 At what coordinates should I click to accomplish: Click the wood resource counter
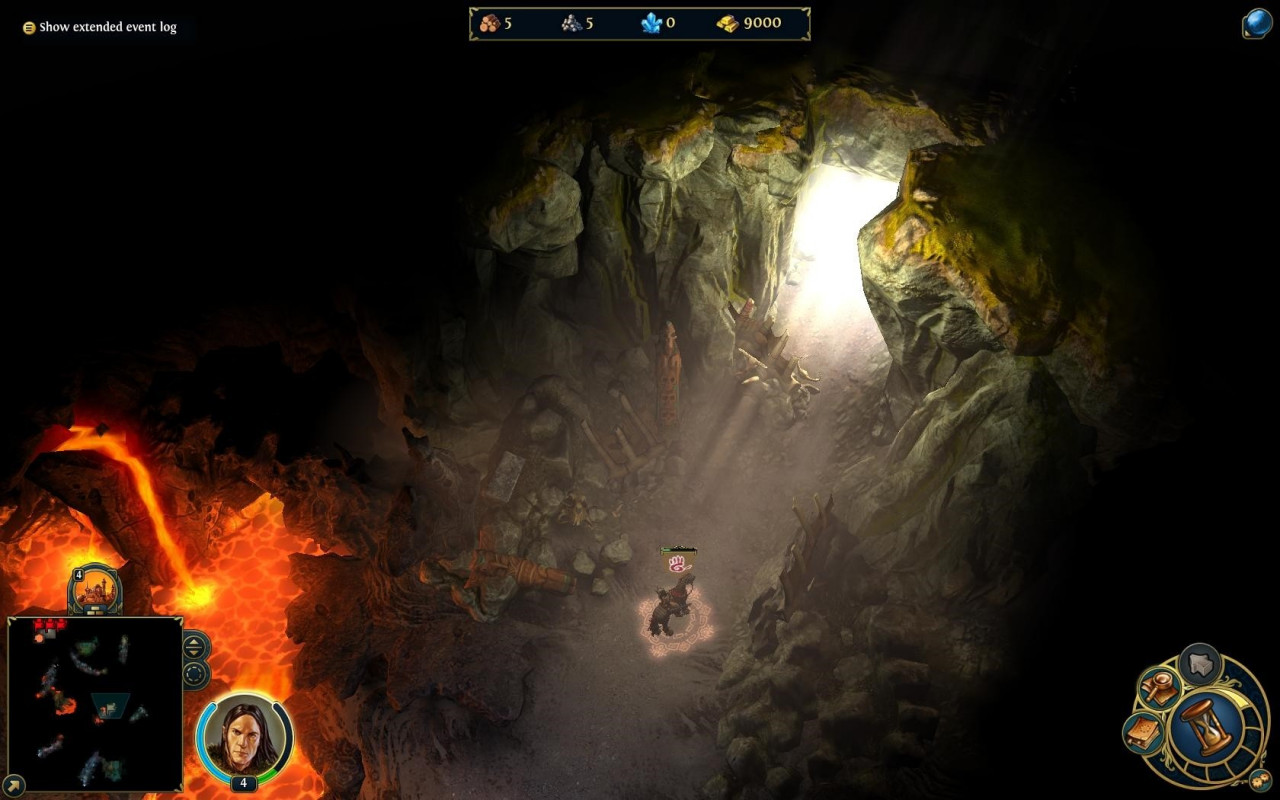(x=496, y=23)
